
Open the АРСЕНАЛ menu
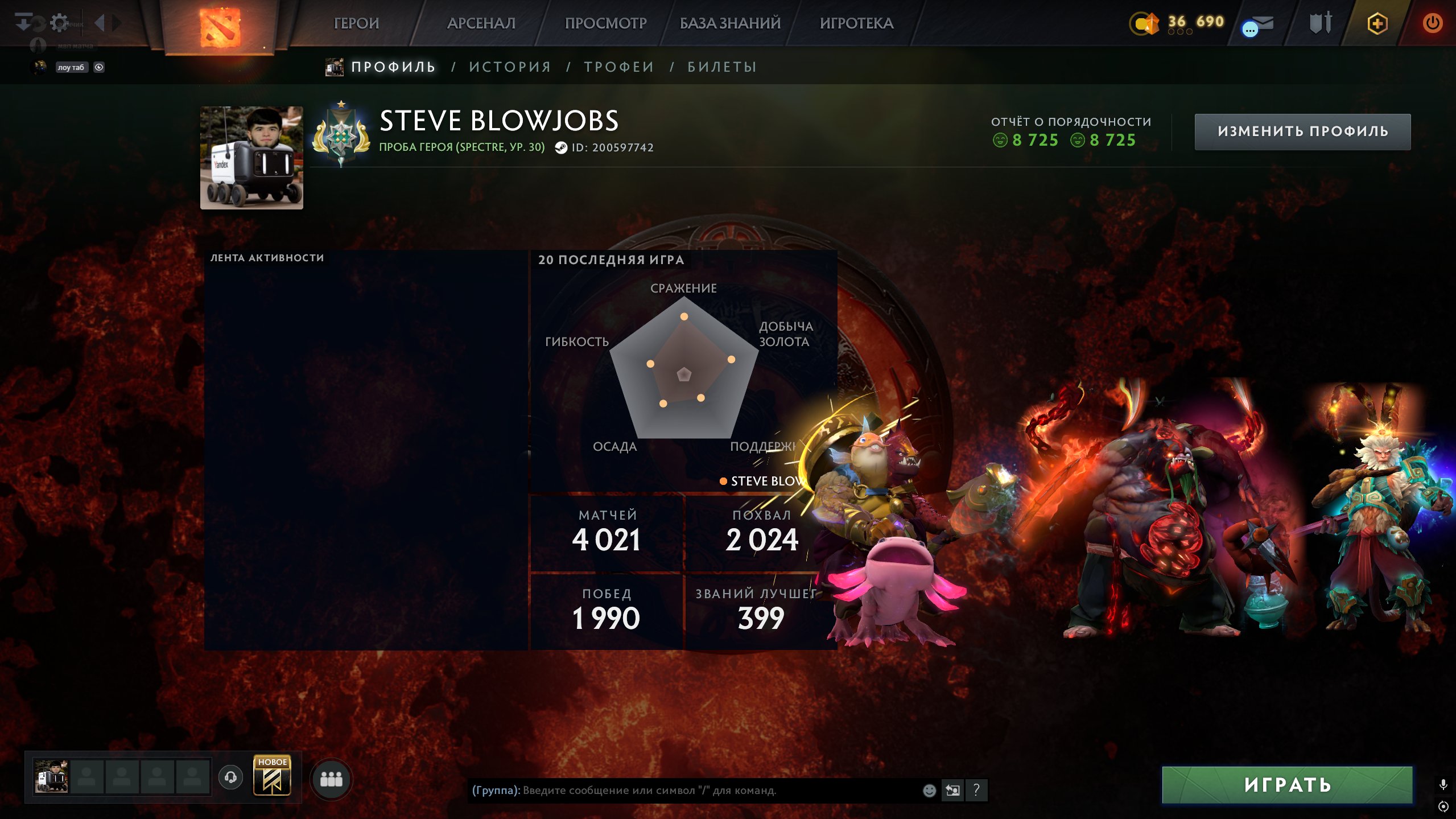481,23
